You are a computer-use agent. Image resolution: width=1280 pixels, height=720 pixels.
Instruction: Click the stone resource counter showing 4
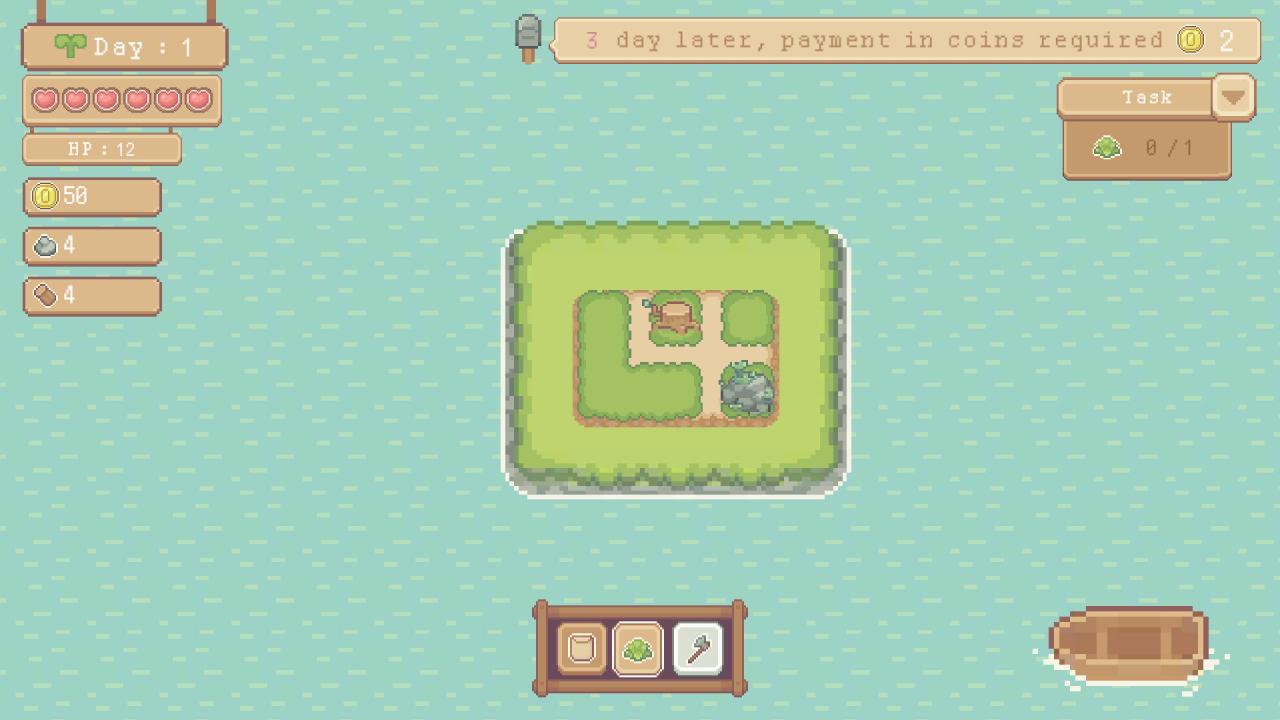(91, 245)
